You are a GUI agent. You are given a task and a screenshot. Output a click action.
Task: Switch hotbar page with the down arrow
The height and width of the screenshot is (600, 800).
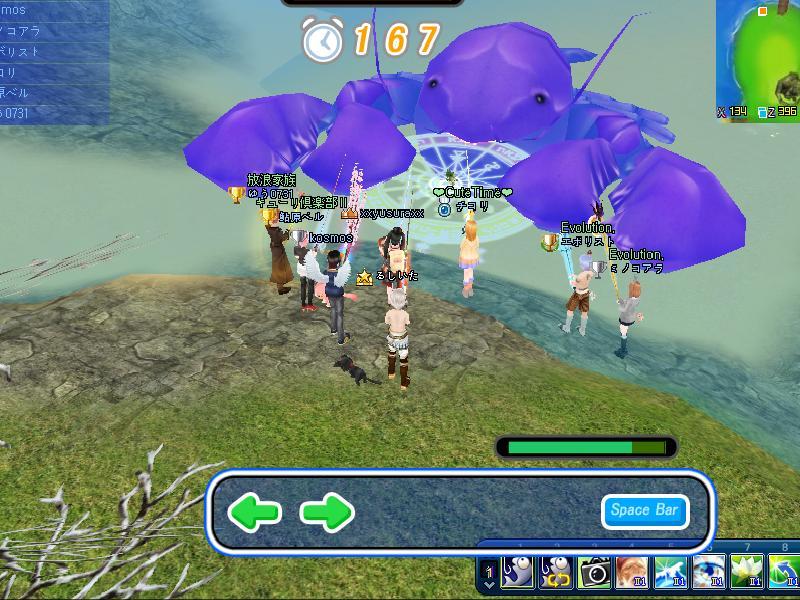488,583
